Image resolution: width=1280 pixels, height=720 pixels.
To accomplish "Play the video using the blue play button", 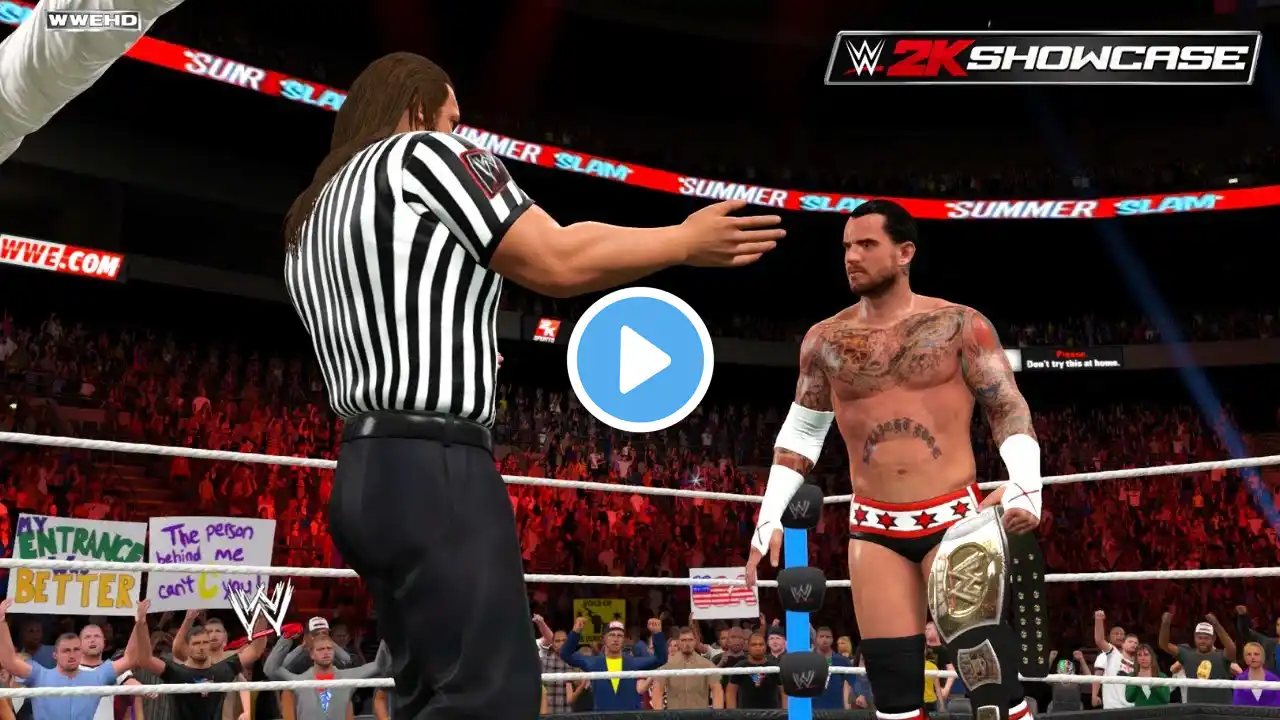I will pyautogui.click(x=640, y=360).
